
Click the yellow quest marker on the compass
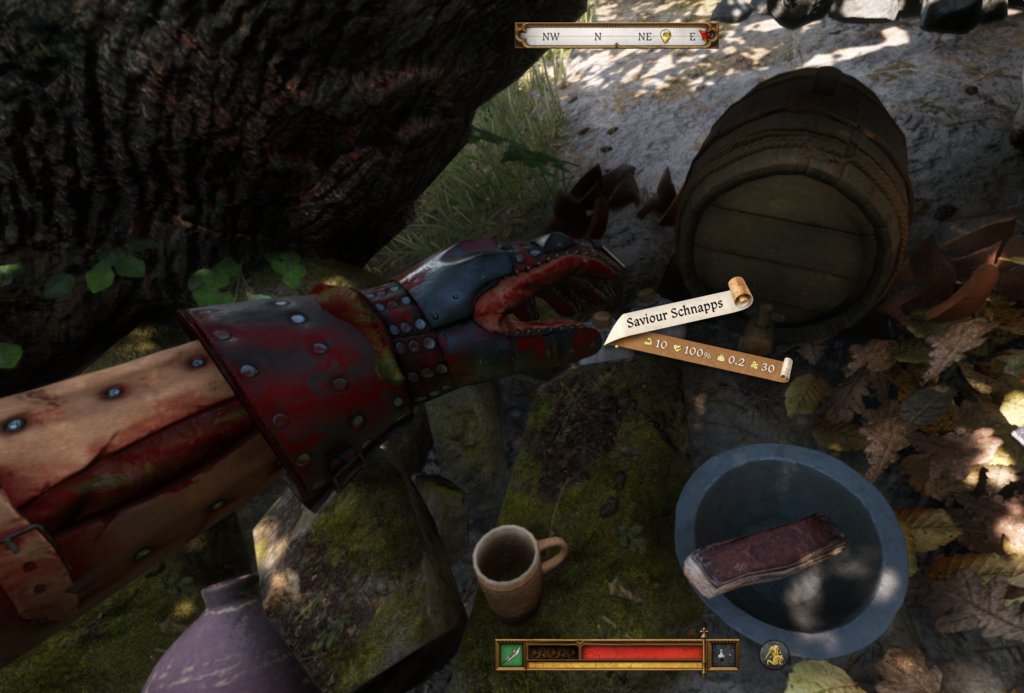click(x=666, y=36)
